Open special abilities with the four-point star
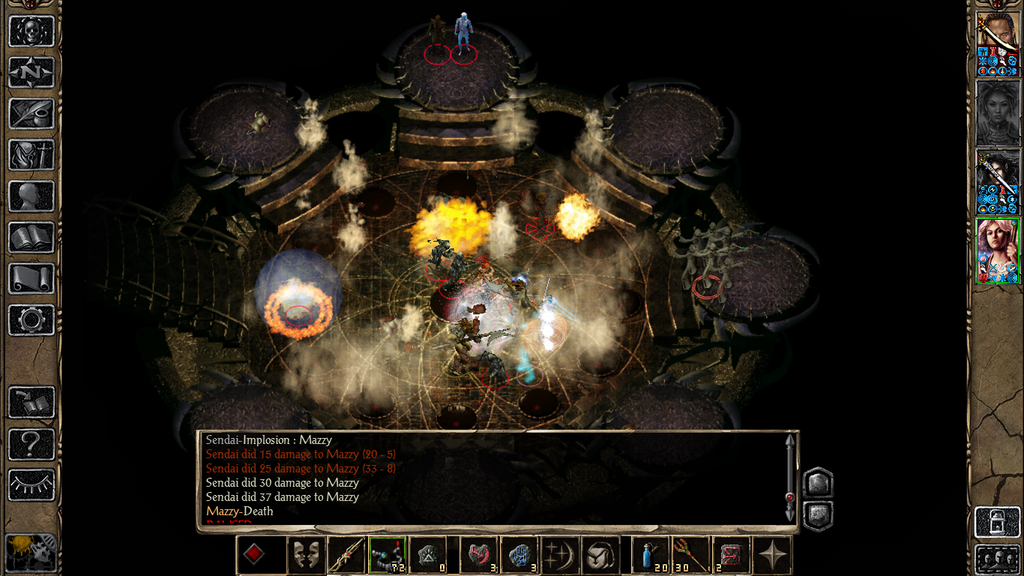This screenshot has height=576, width=1024. [773, 555]
